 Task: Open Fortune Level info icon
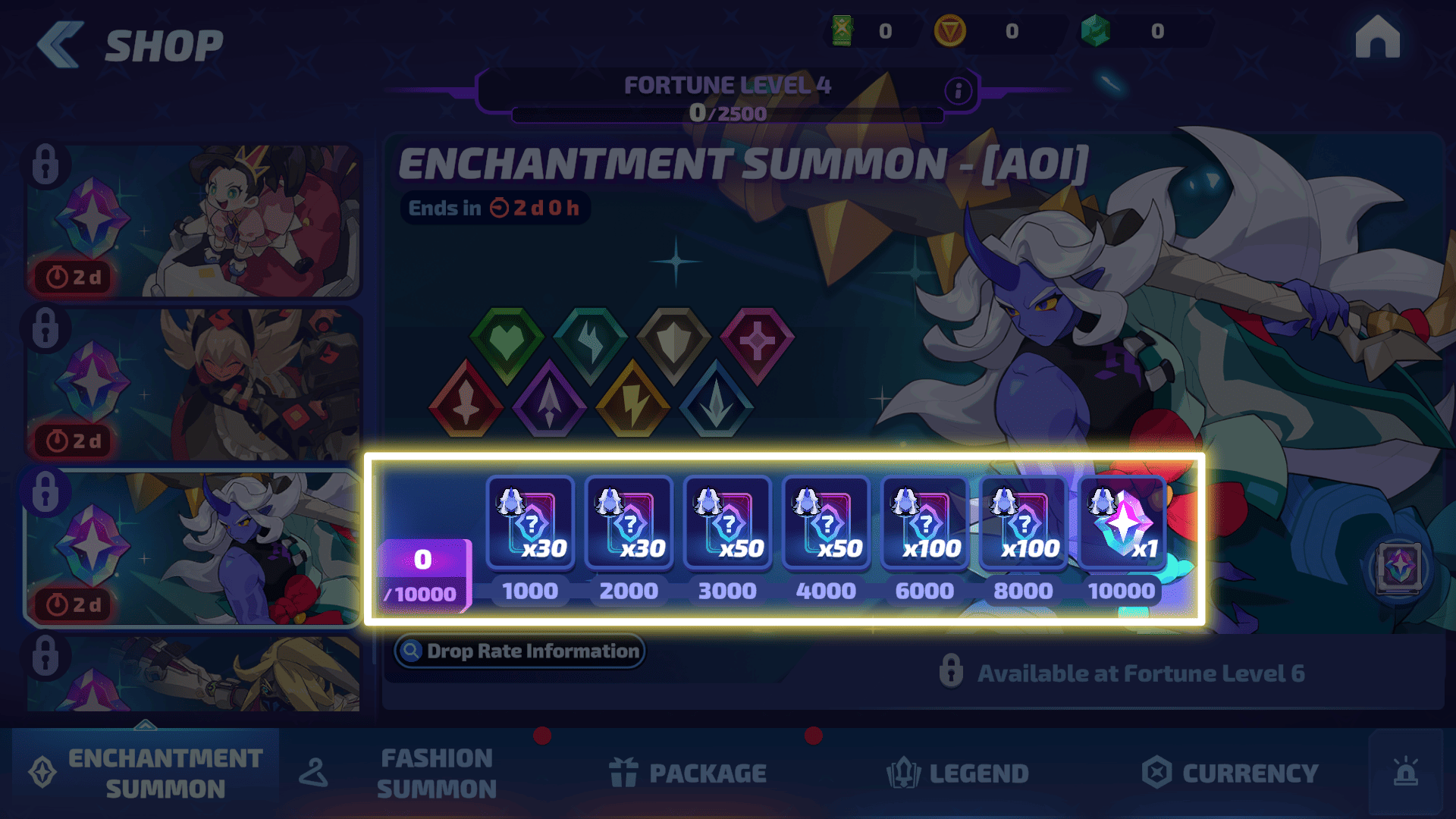(958, 91)
